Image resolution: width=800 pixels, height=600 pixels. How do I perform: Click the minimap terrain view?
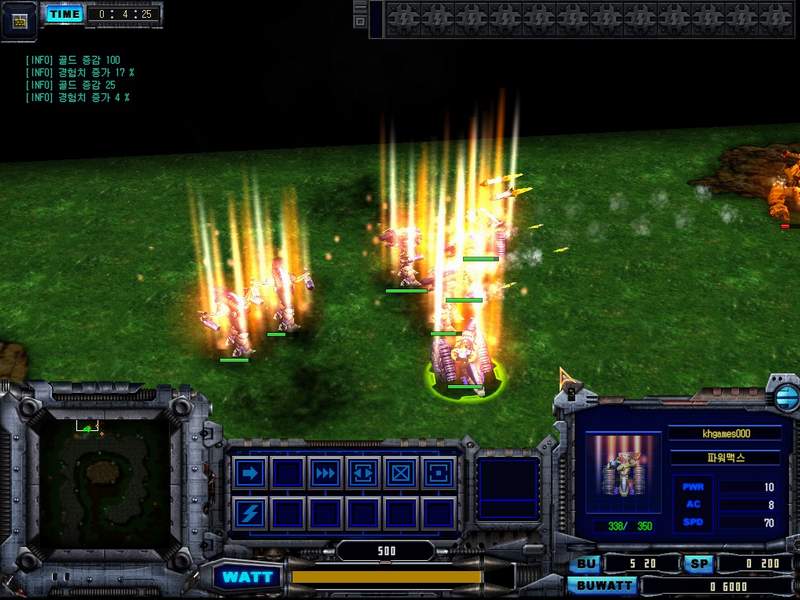point(98,479)
